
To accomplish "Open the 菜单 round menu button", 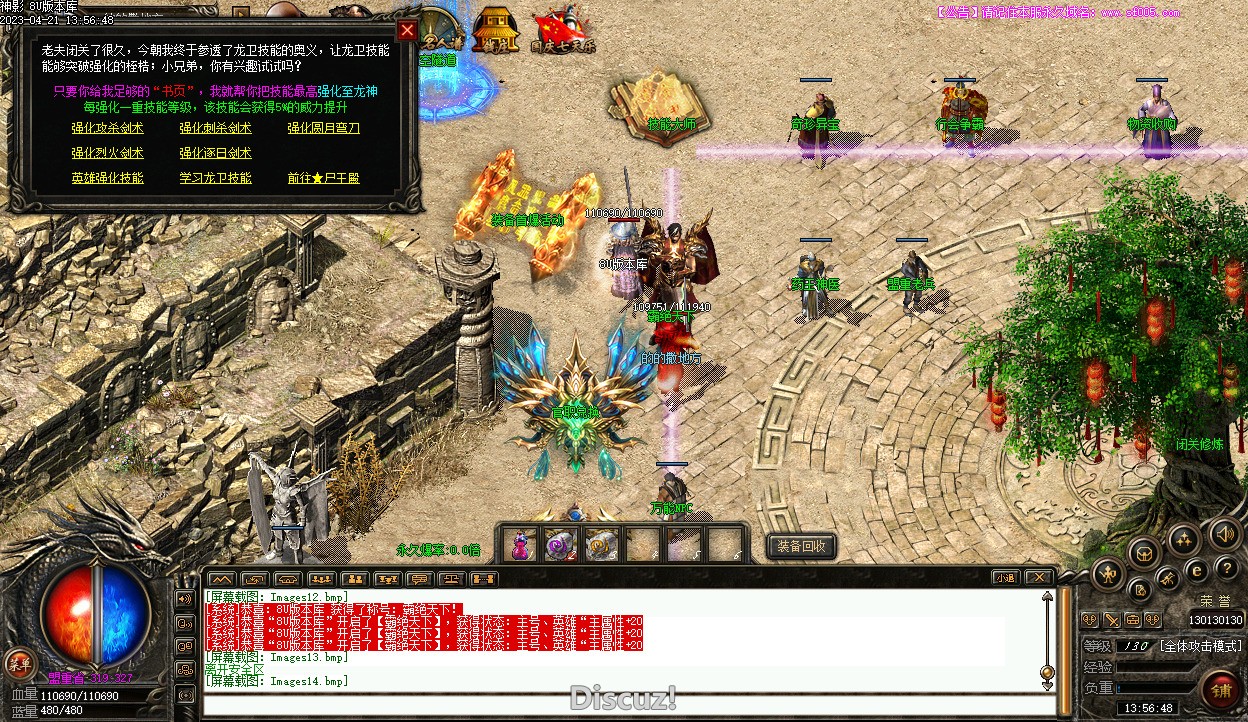I will [x=19, y=662].
